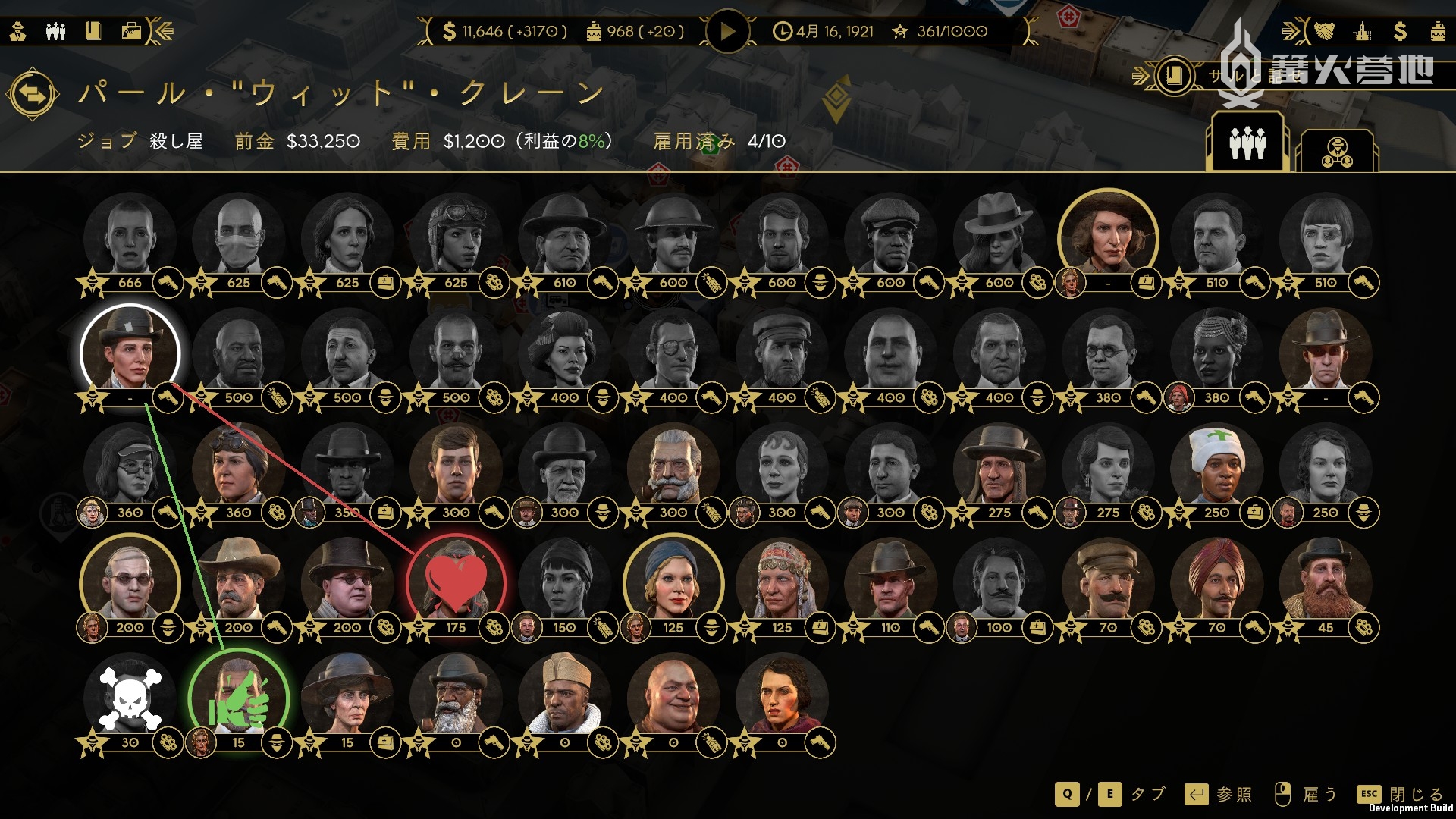The width and height of the screenshot is (1456, 819).
Task: Select the nurse with green cross cap
Action: coord(1216,466)
